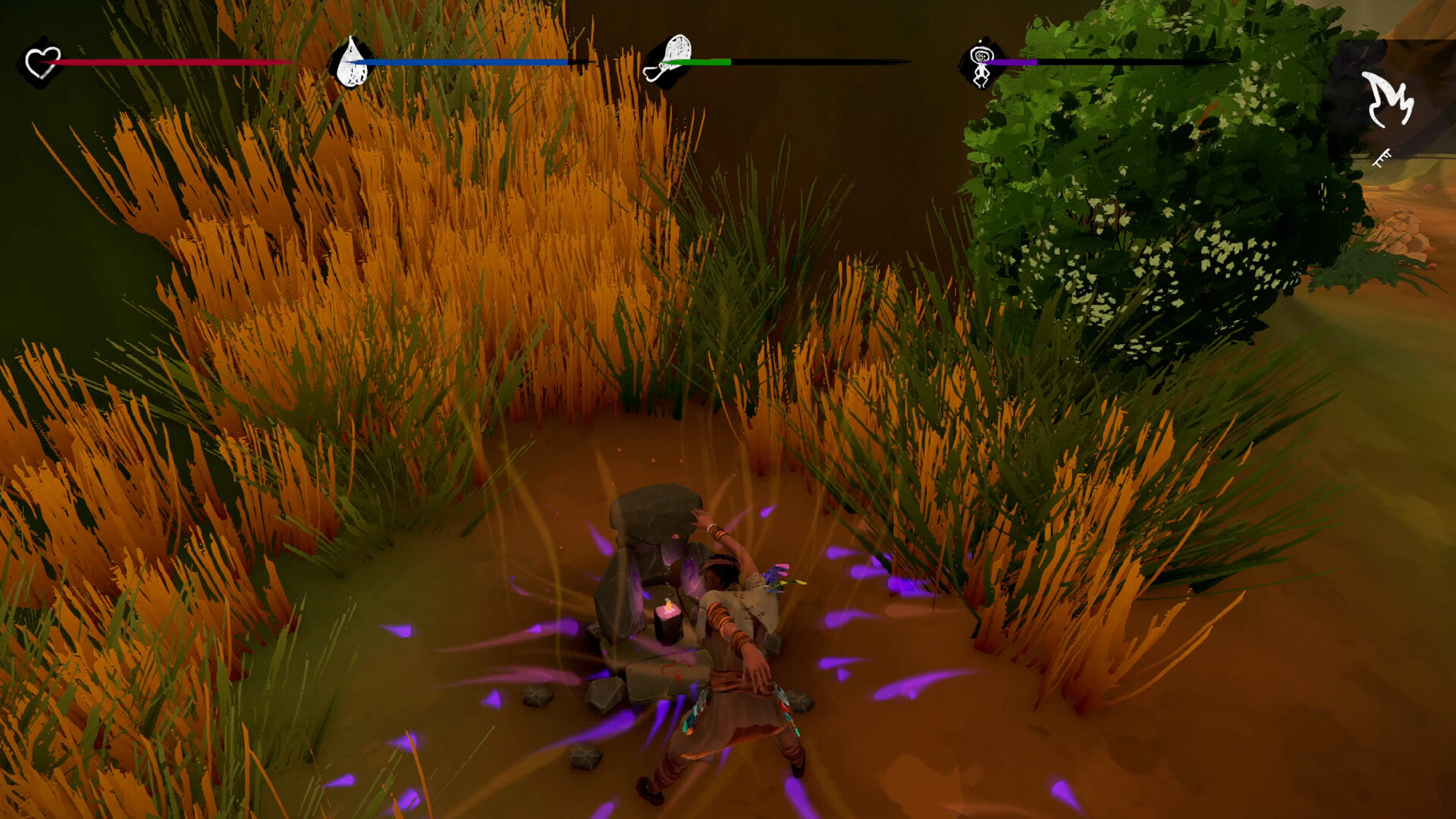Click the heart health icon

[x=42, y=63]
